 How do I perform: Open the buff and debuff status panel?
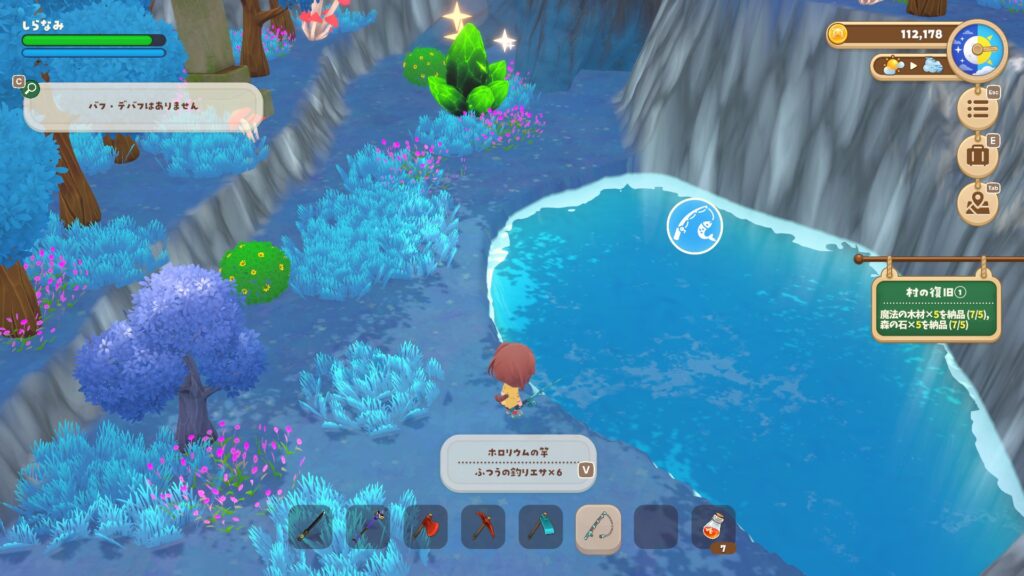(142, 106)
